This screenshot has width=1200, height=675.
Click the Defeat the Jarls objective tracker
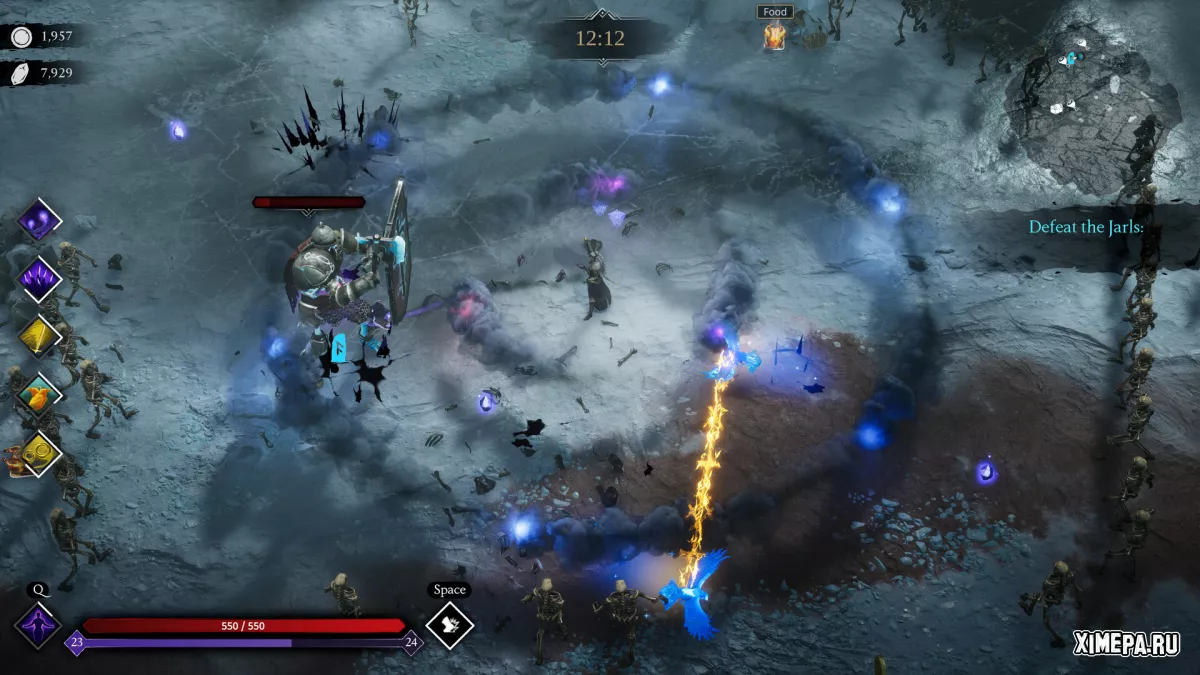[x=1086, y=227]
